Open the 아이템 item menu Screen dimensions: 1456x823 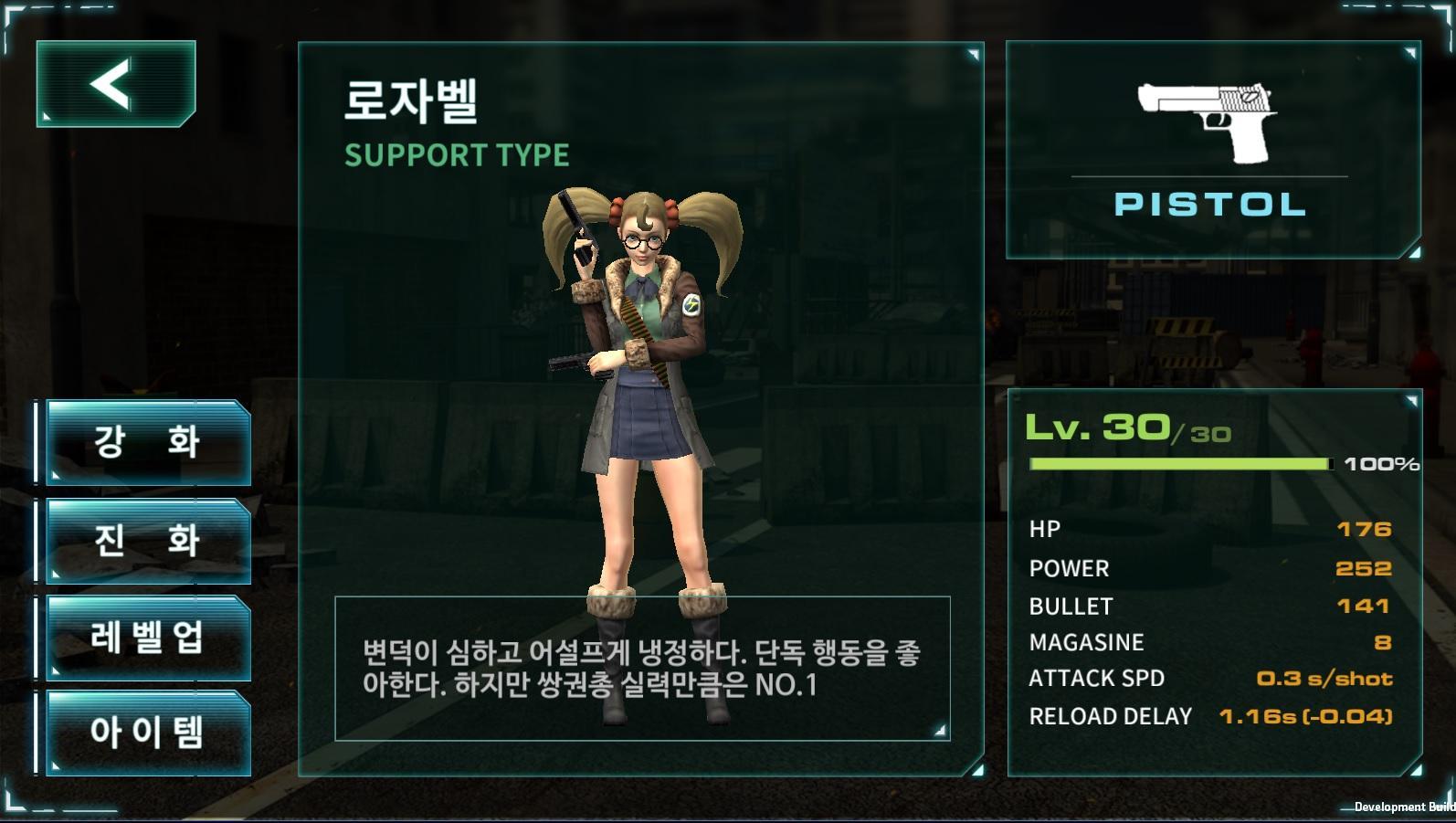(x=146, y=734)
